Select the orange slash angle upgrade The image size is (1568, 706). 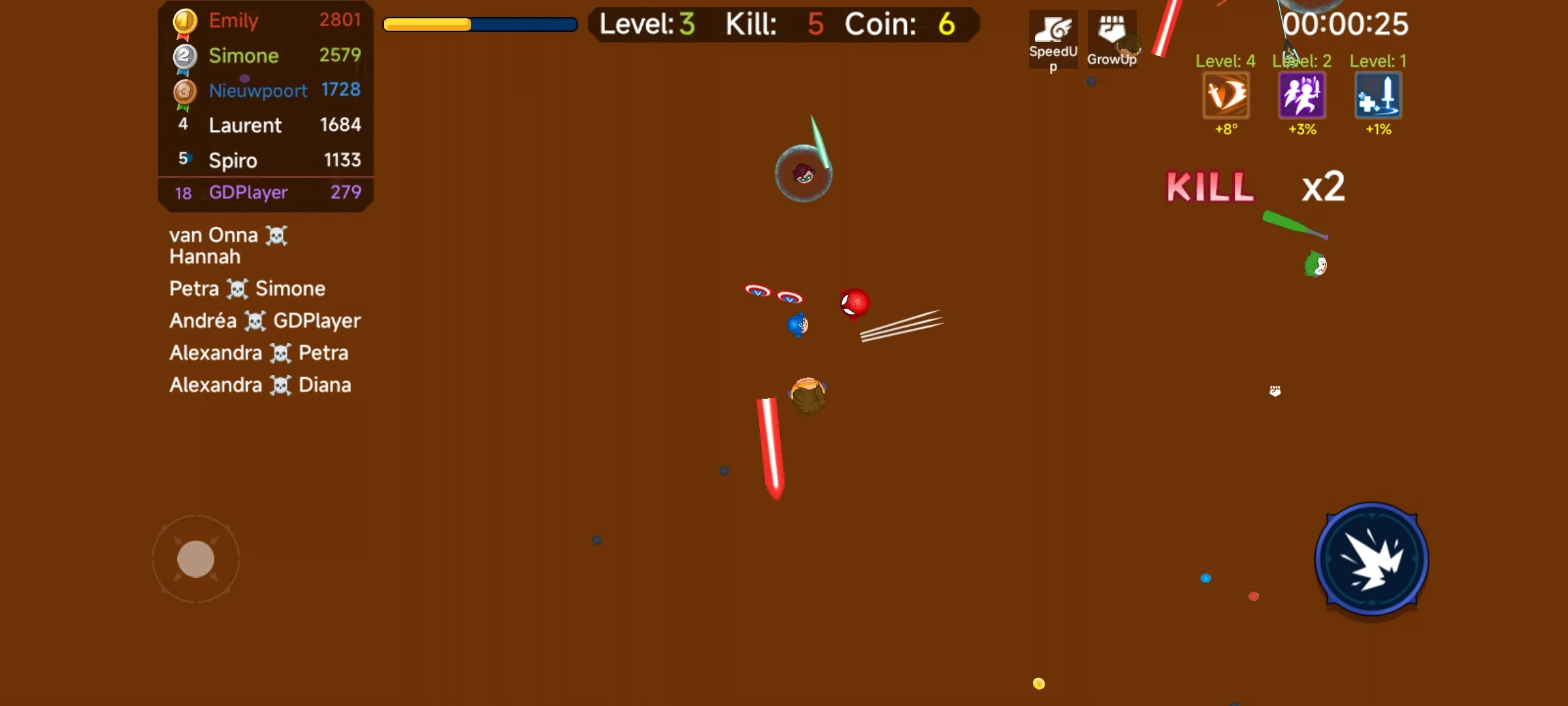[1226, 96]
